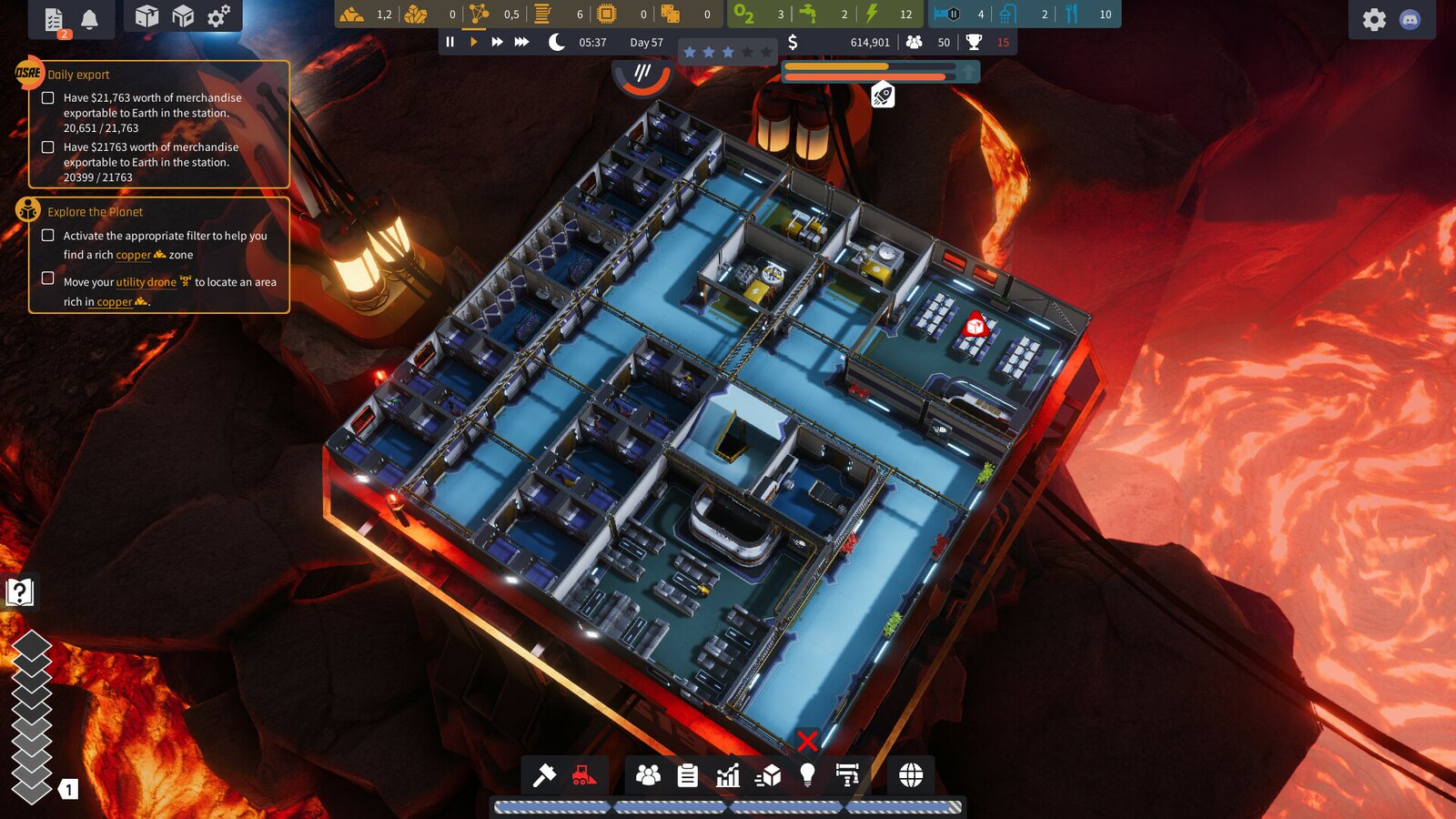Open the planet globe map
Screen dimensions: 1456x819
pyautogui.click(x=911, y=775)
